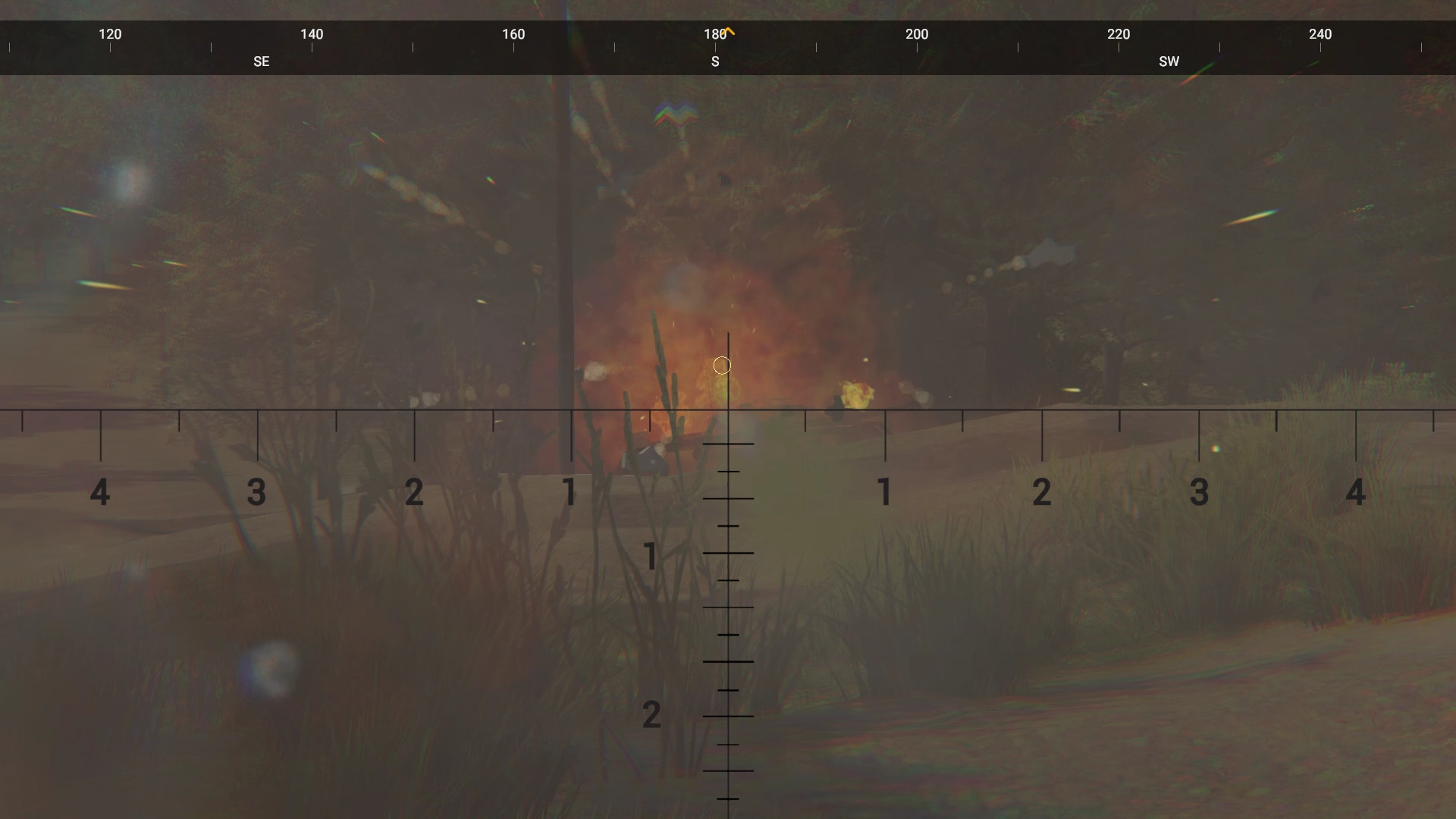Image resolution: width=1456 pixels, height=819 pixels.
Task: Click the SW direction label on compass
Action: pyautogui.click(x=1169, y=61)
